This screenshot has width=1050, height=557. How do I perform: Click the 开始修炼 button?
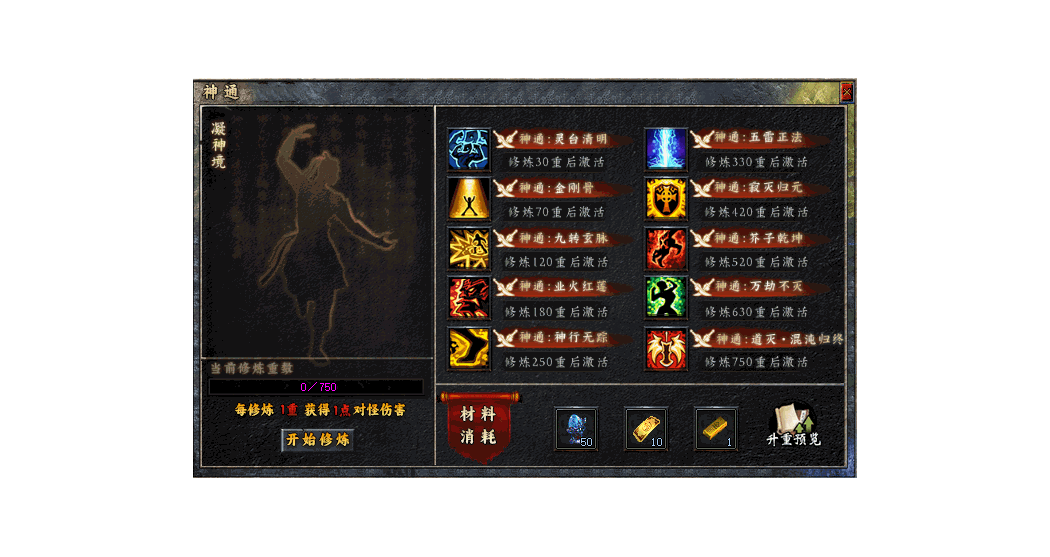pyautogui.click(x=317, y=440)
